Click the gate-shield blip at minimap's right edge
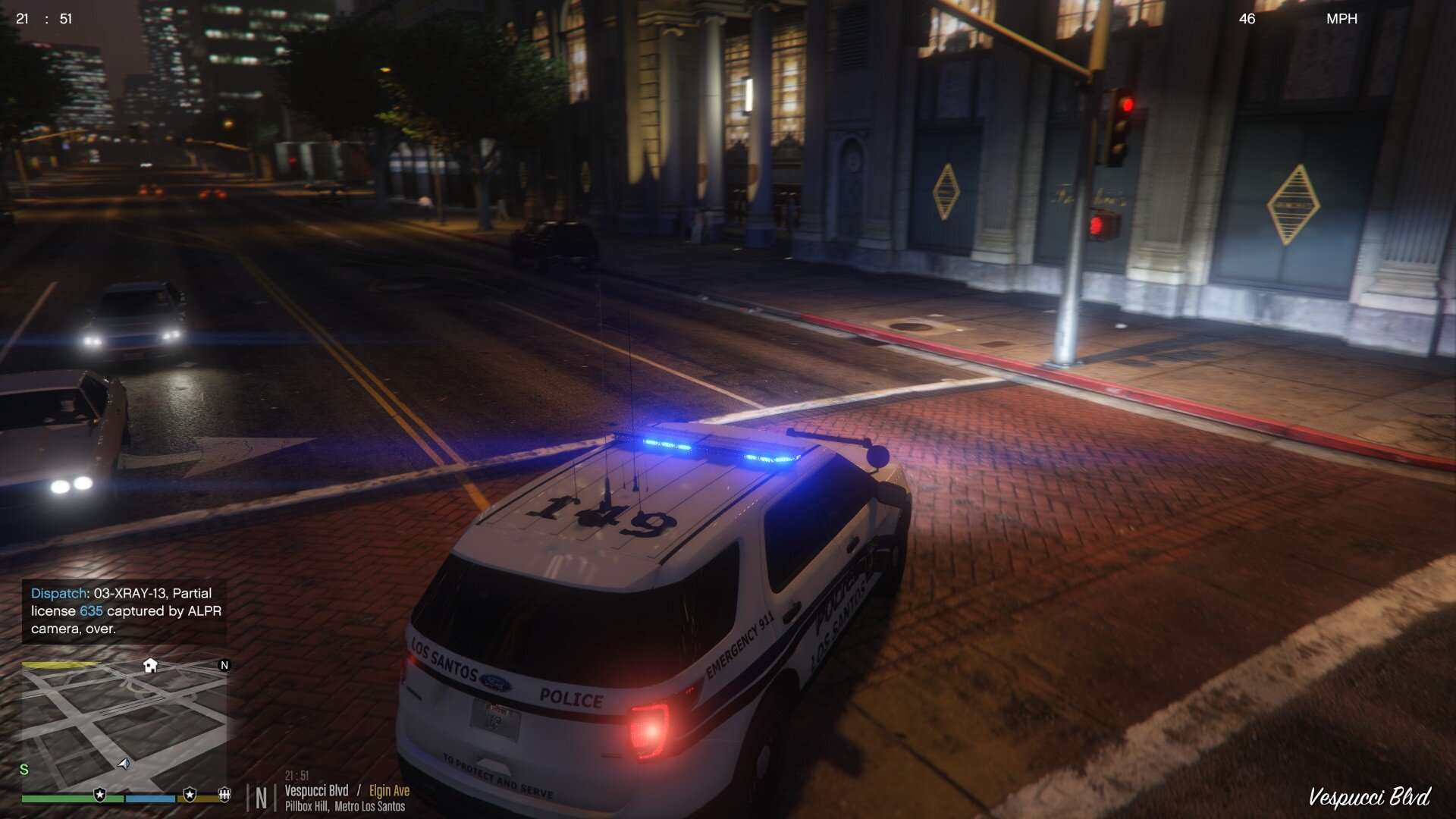The width and height of the screenshot is (1456, 819). (224, 794)
